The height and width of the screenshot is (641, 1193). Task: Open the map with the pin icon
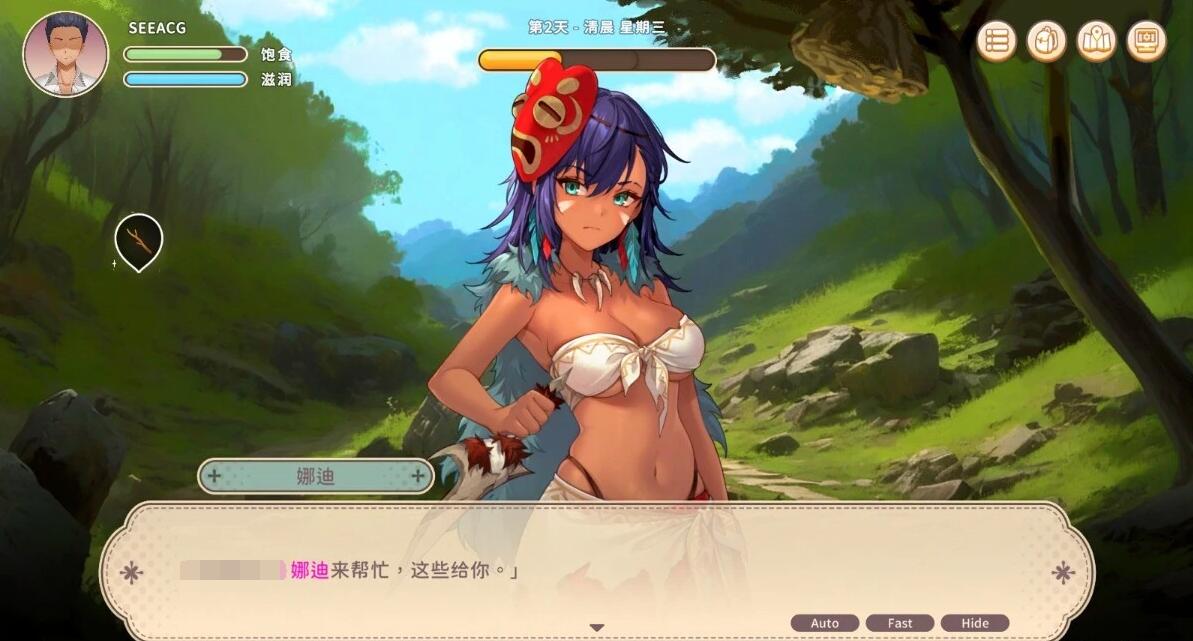point(1096,41)
